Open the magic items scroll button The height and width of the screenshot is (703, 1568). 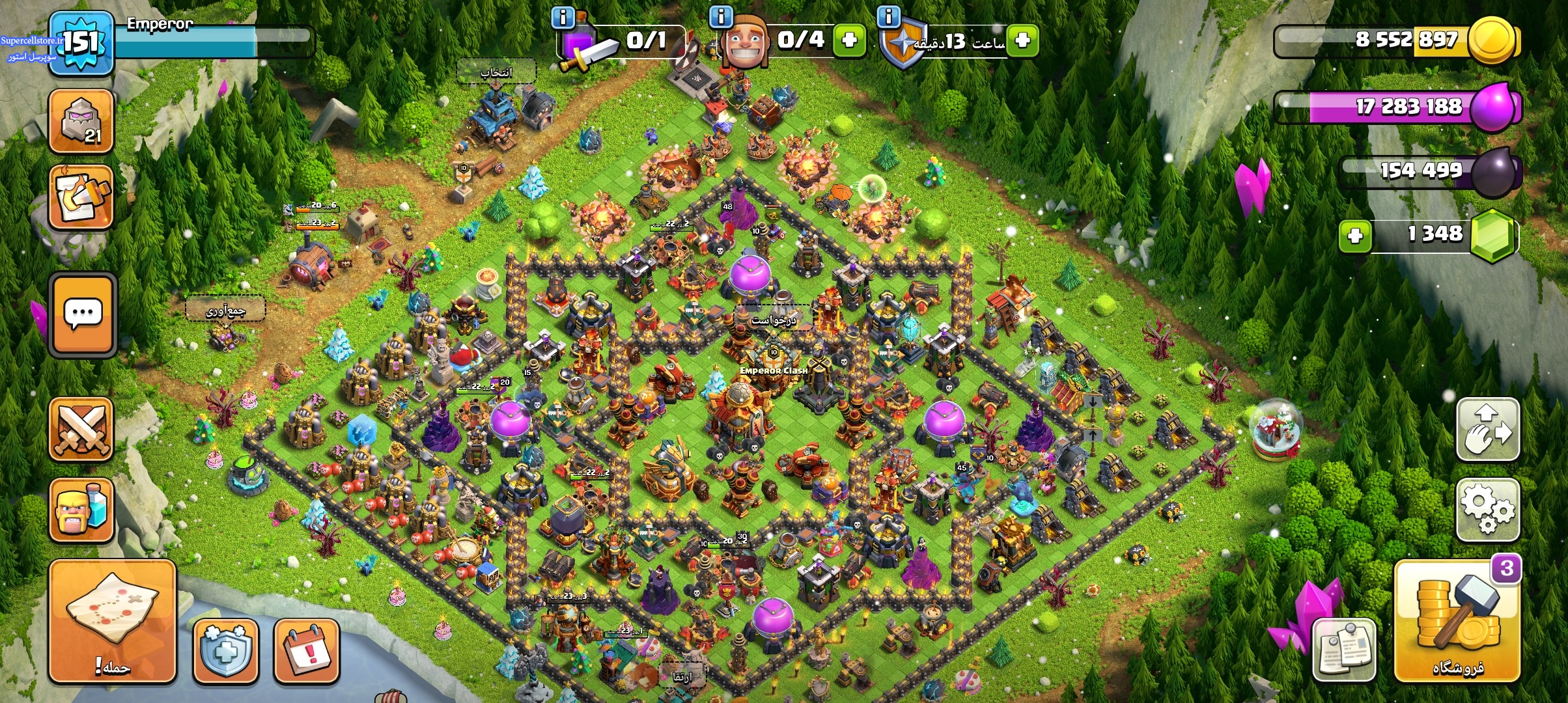point(81,197)
